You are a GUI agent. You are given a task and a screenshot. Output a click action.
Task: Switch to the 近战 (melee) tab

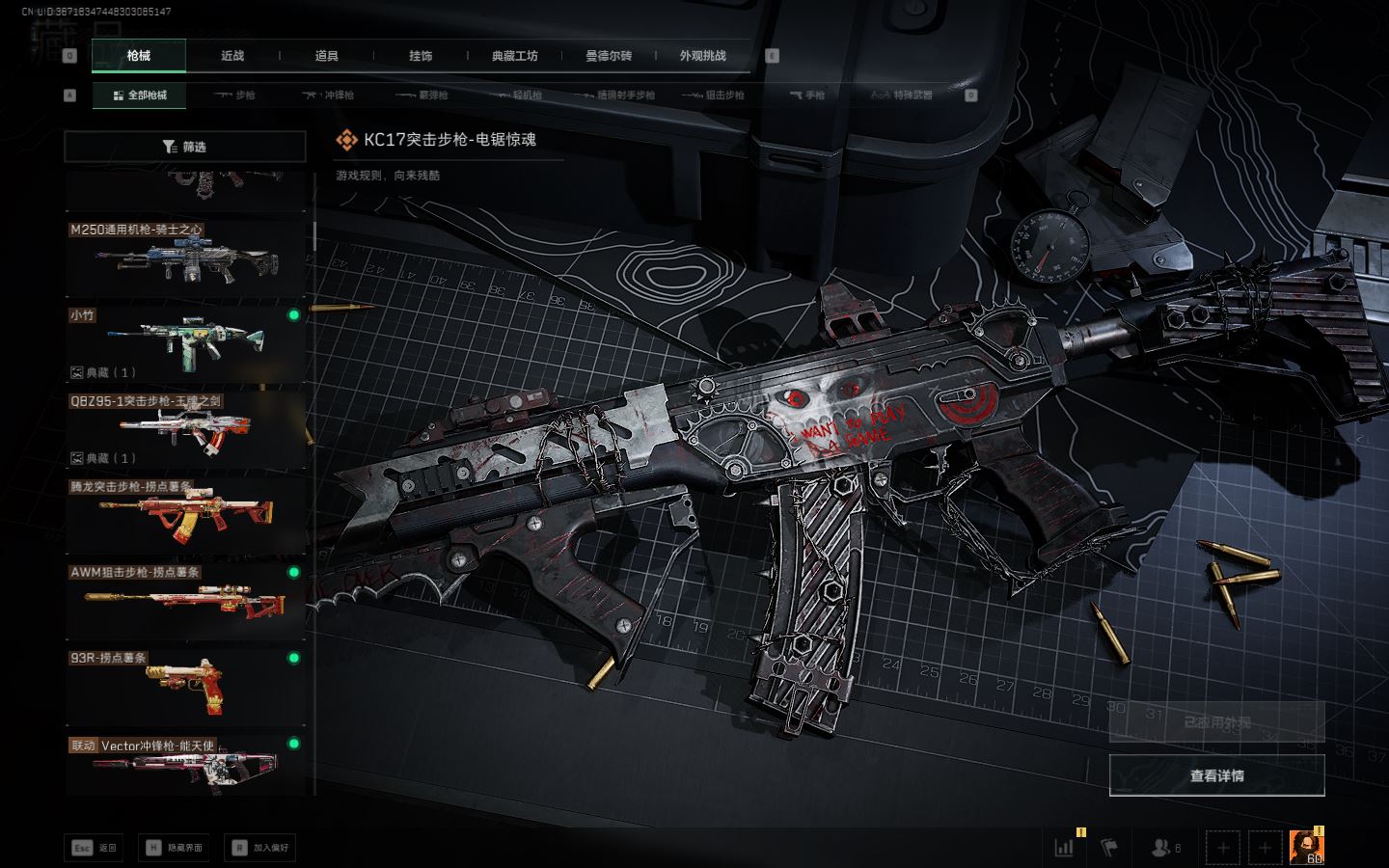click(x=232, y=56)
